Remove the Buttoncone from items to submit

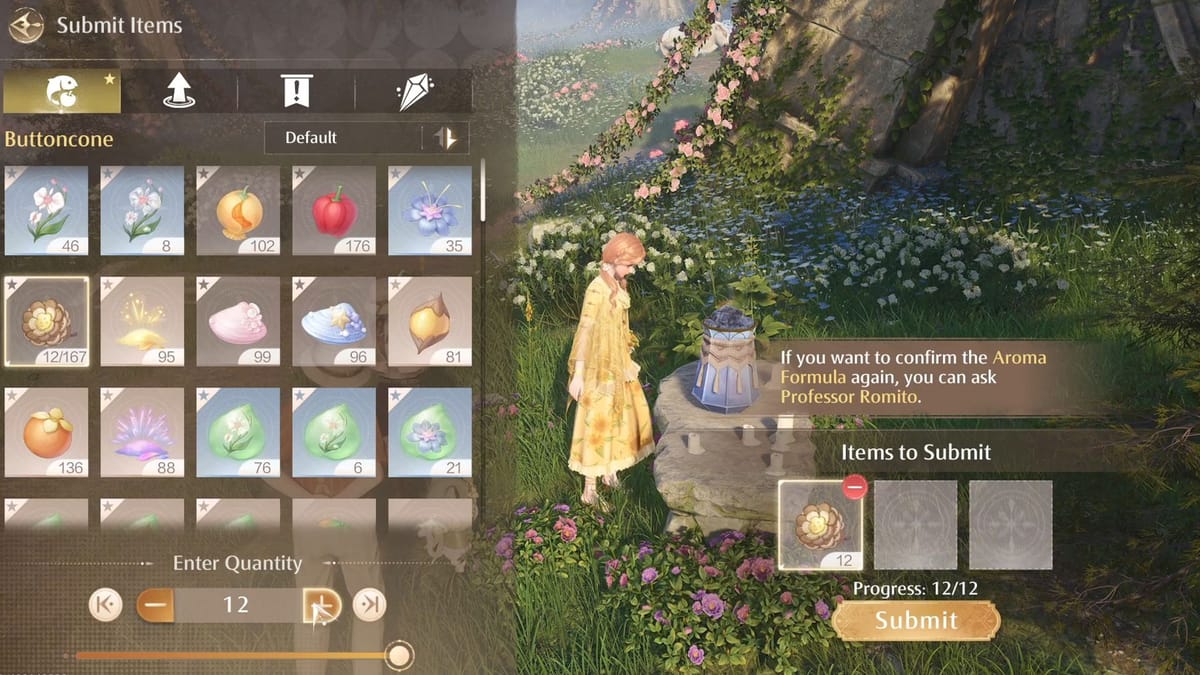click(x=853, y=487)
